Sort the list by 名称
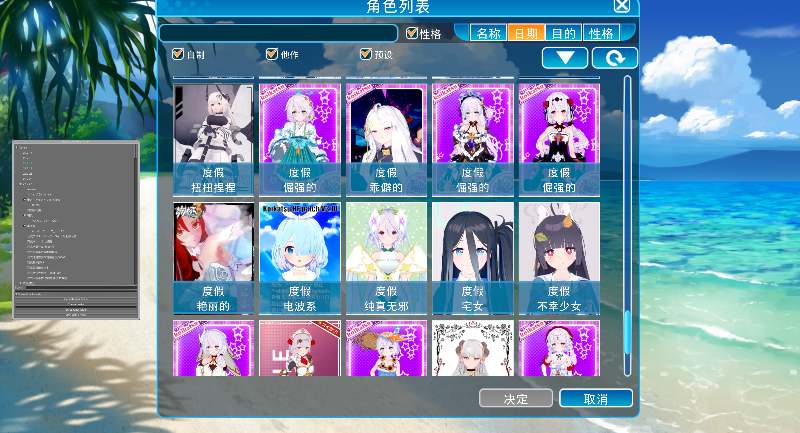Viewport: 800px width, 433px height. click(488, 33)
